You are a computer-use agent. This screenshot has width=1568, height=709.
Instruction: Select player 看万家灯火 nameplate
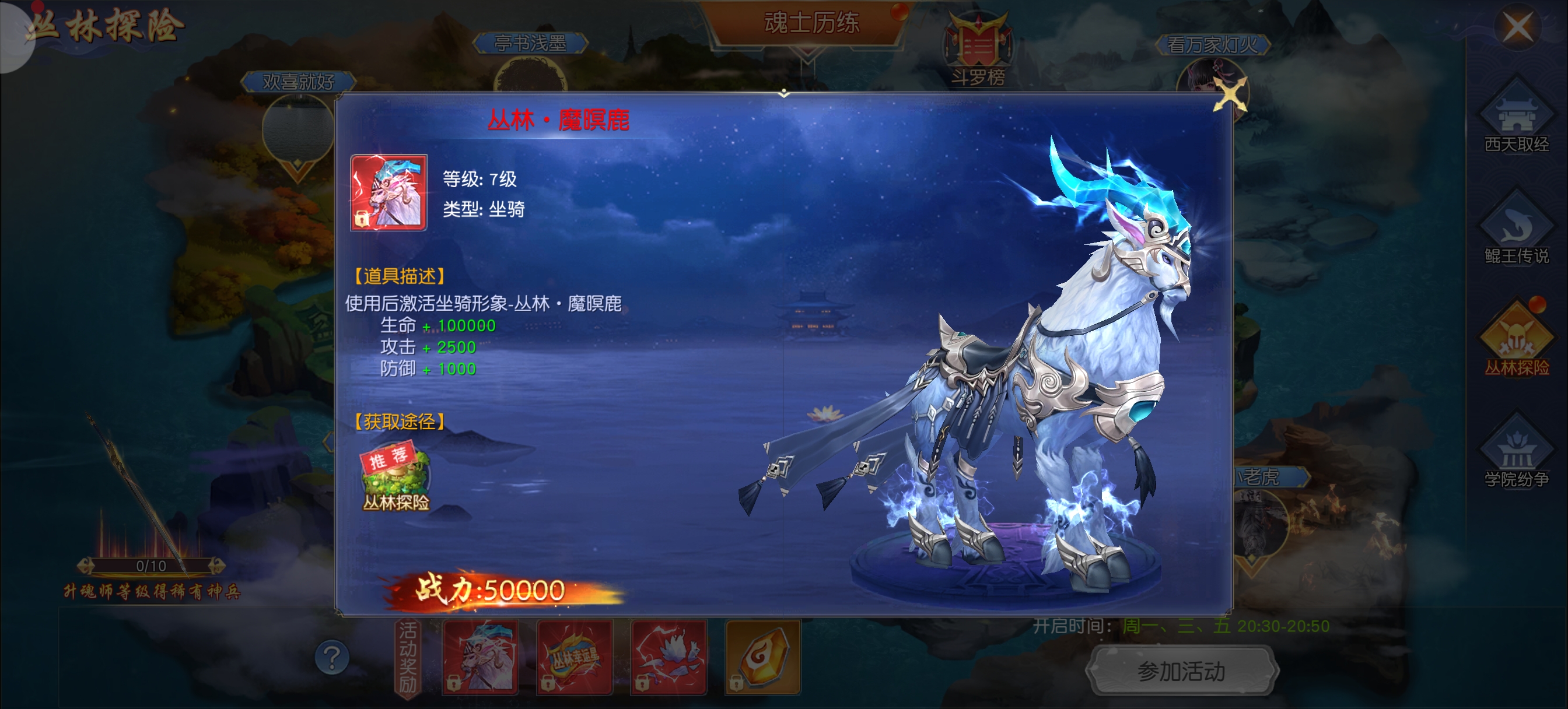click(1212, 44)
